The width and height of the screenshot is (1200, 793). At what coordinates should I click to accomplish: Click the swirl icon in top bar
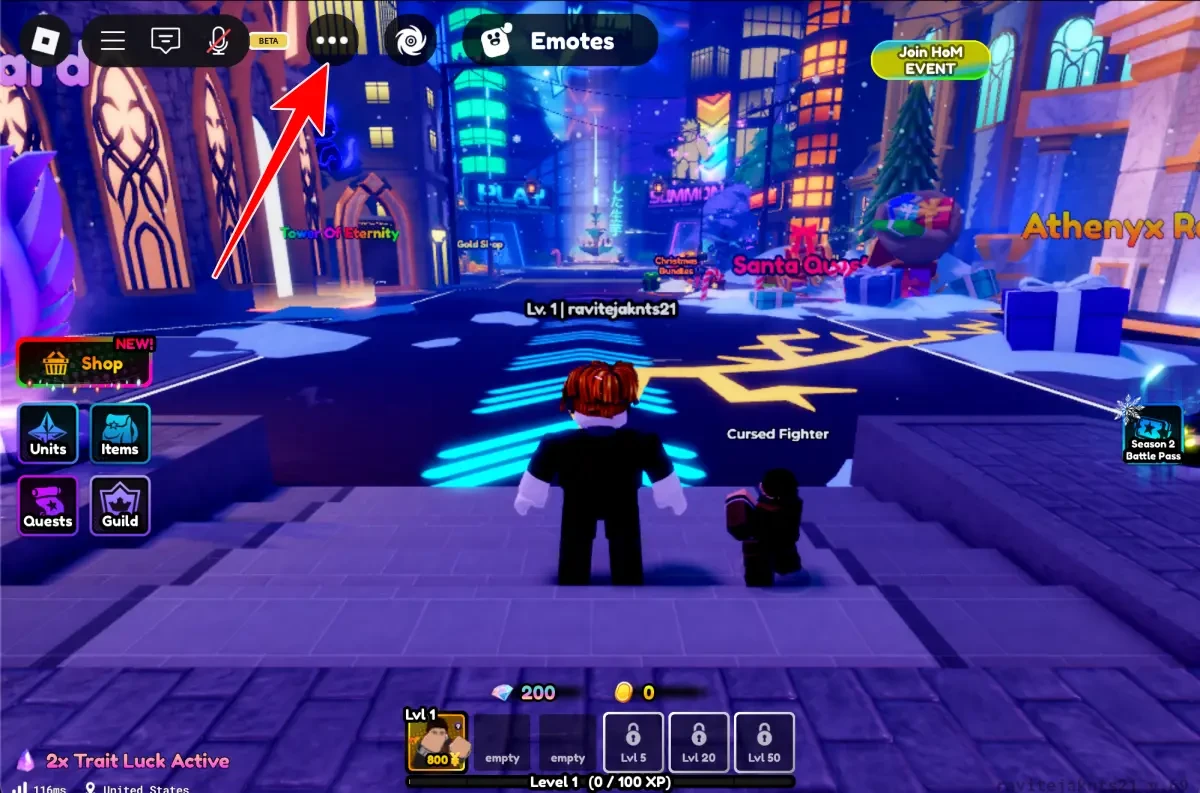click(x=410, y=41)
